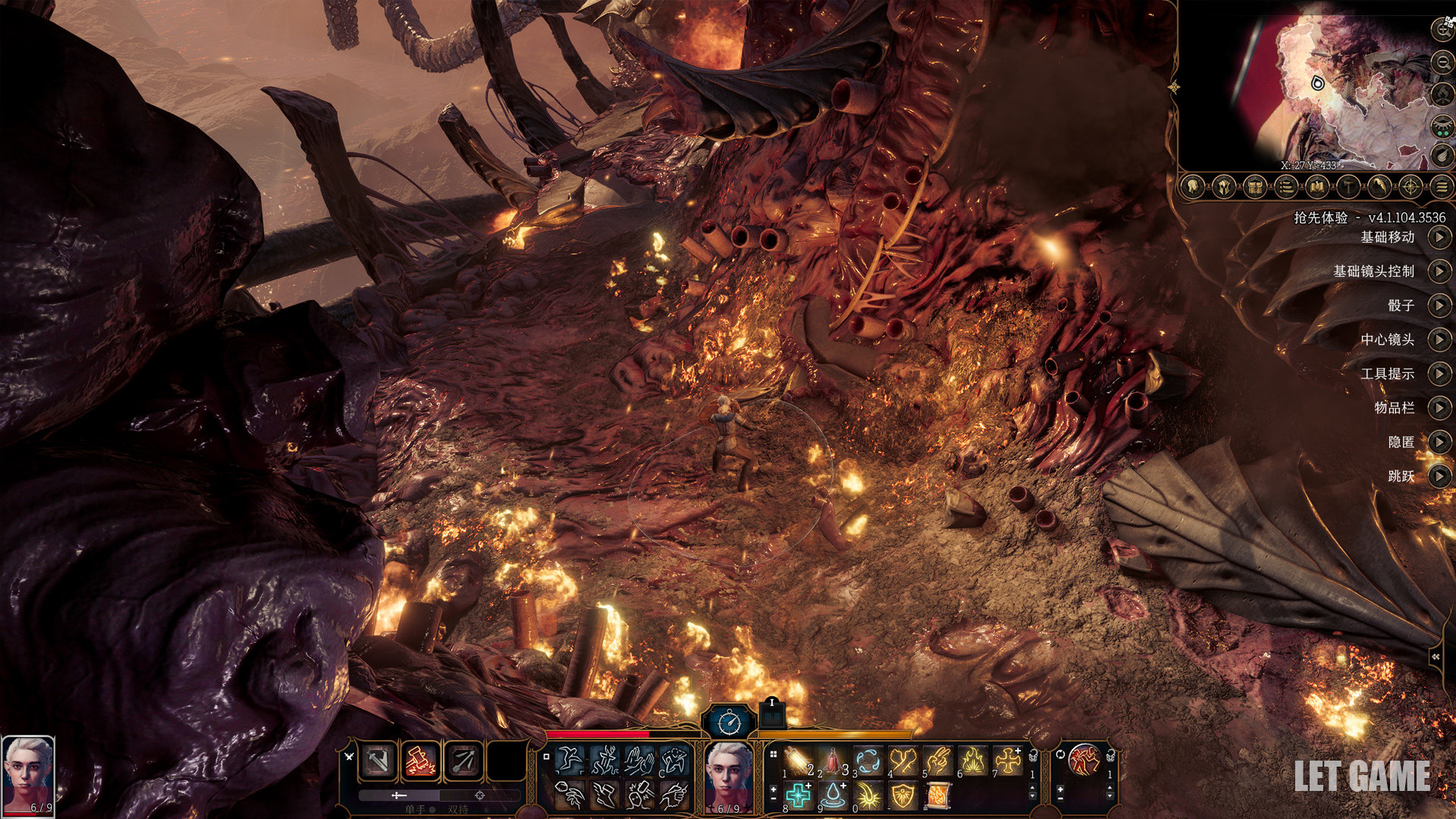Open the character sheet head icon
This screenshot has height=819, width=1456.
click(x=1193, y=187)
